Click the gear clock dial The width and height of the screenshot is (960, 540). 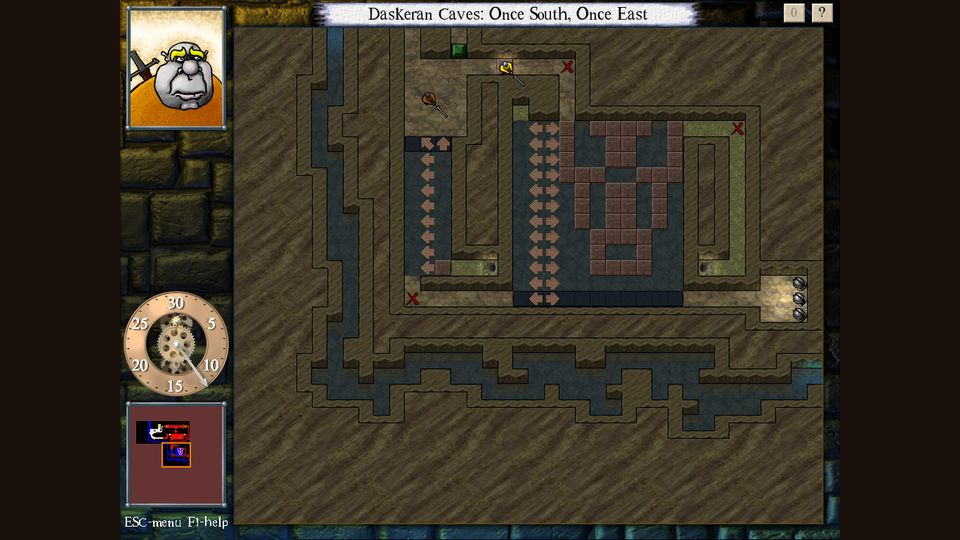coord(176,342)
